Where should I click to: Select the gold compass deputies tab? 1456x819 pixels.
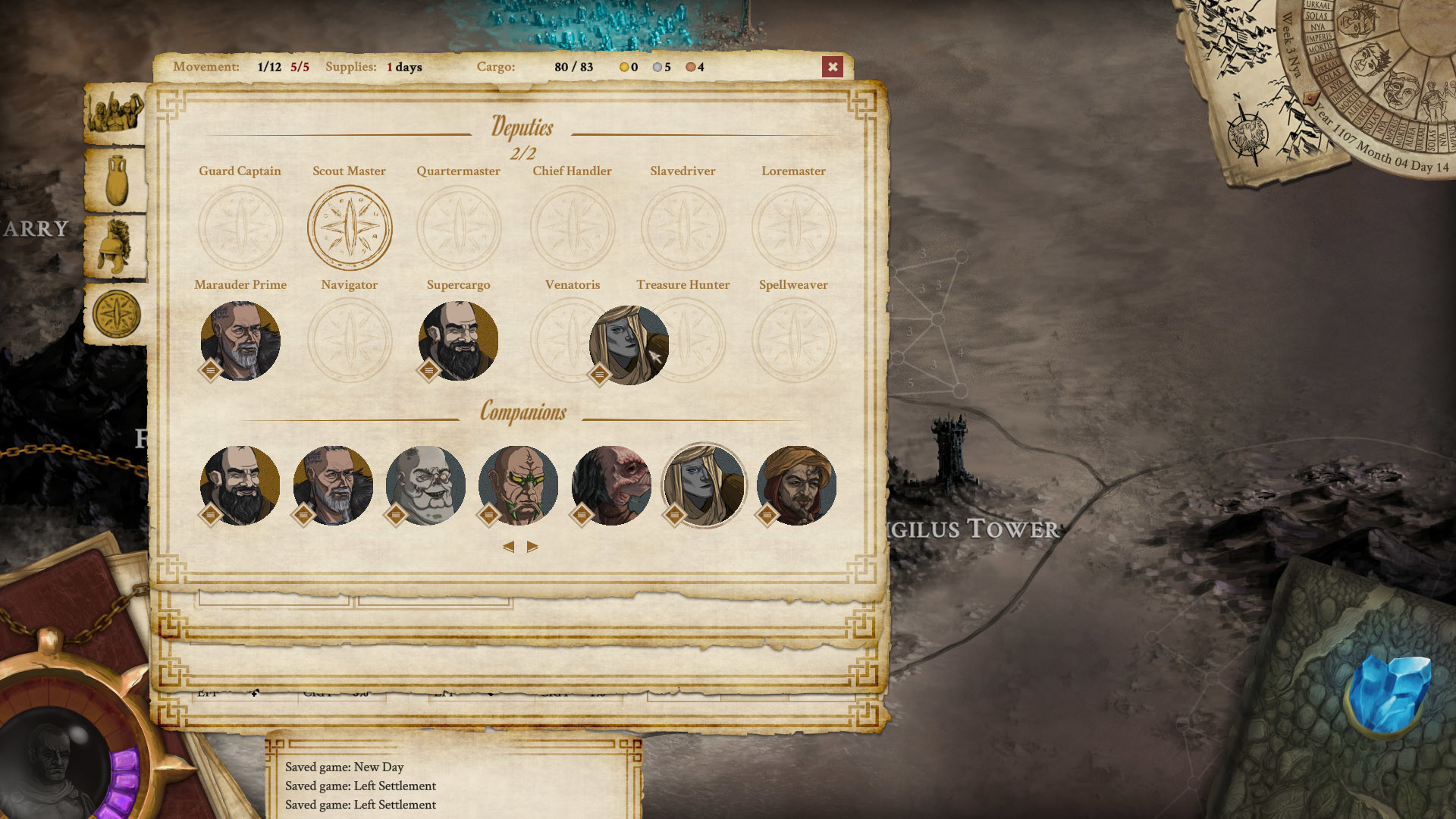pyautogui.click(x=116, y=314)
